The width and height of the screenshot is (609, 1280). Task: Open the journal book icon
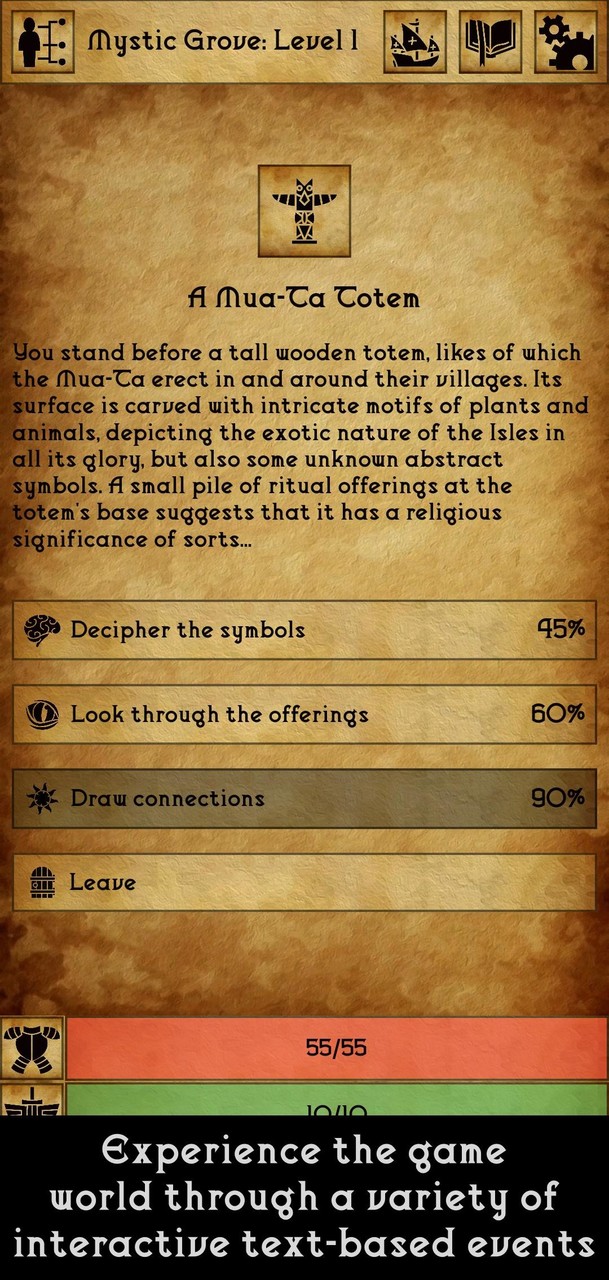[490, 41]
